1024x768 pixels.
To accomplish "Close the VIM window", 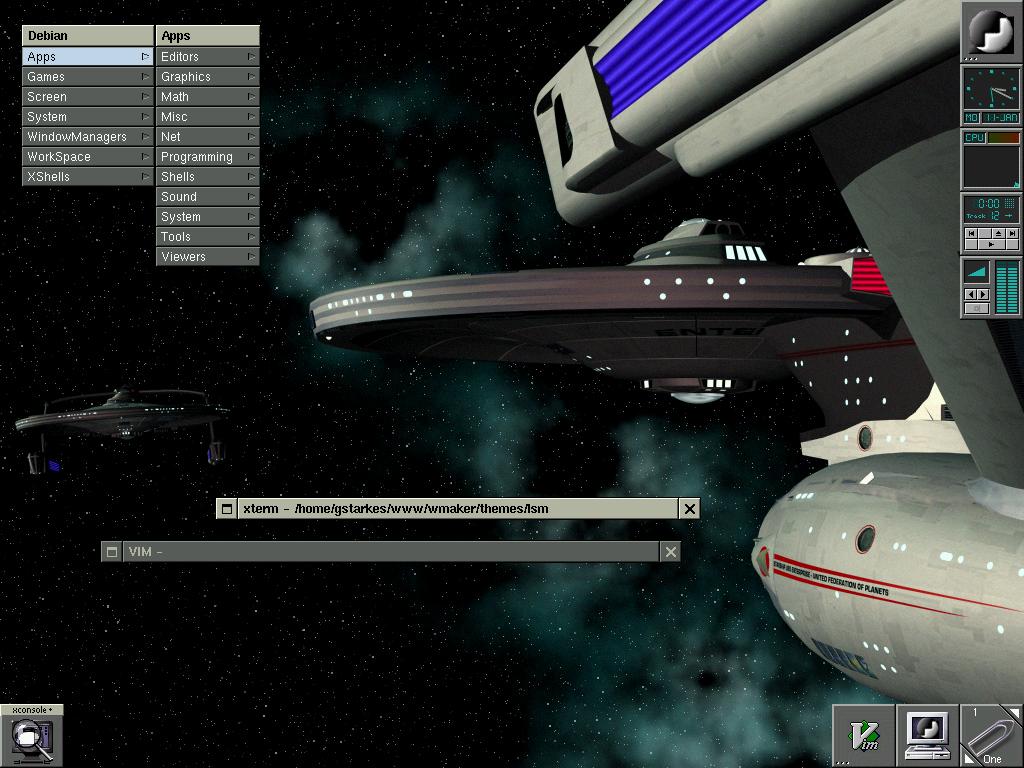I will click(x=671, y=552).
